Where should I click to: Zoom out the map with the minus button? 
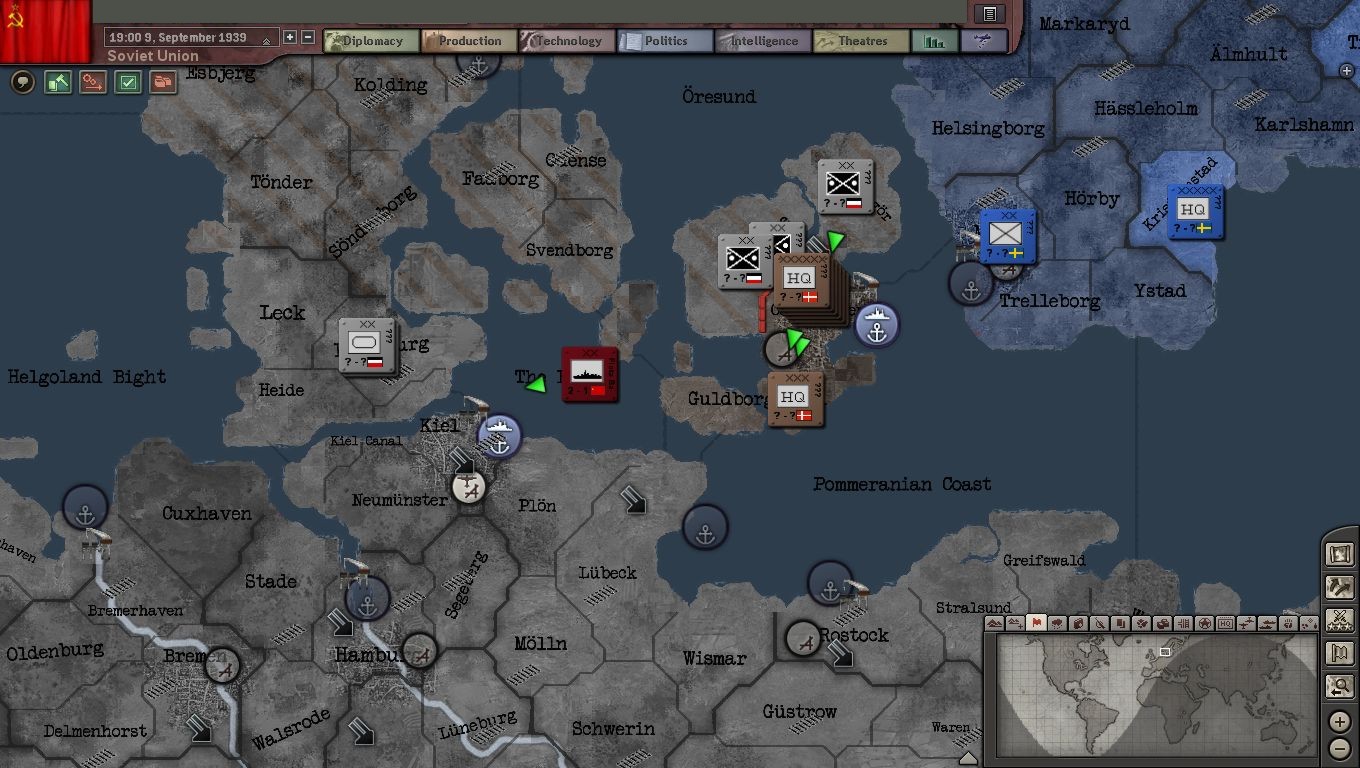[1340, 748]
